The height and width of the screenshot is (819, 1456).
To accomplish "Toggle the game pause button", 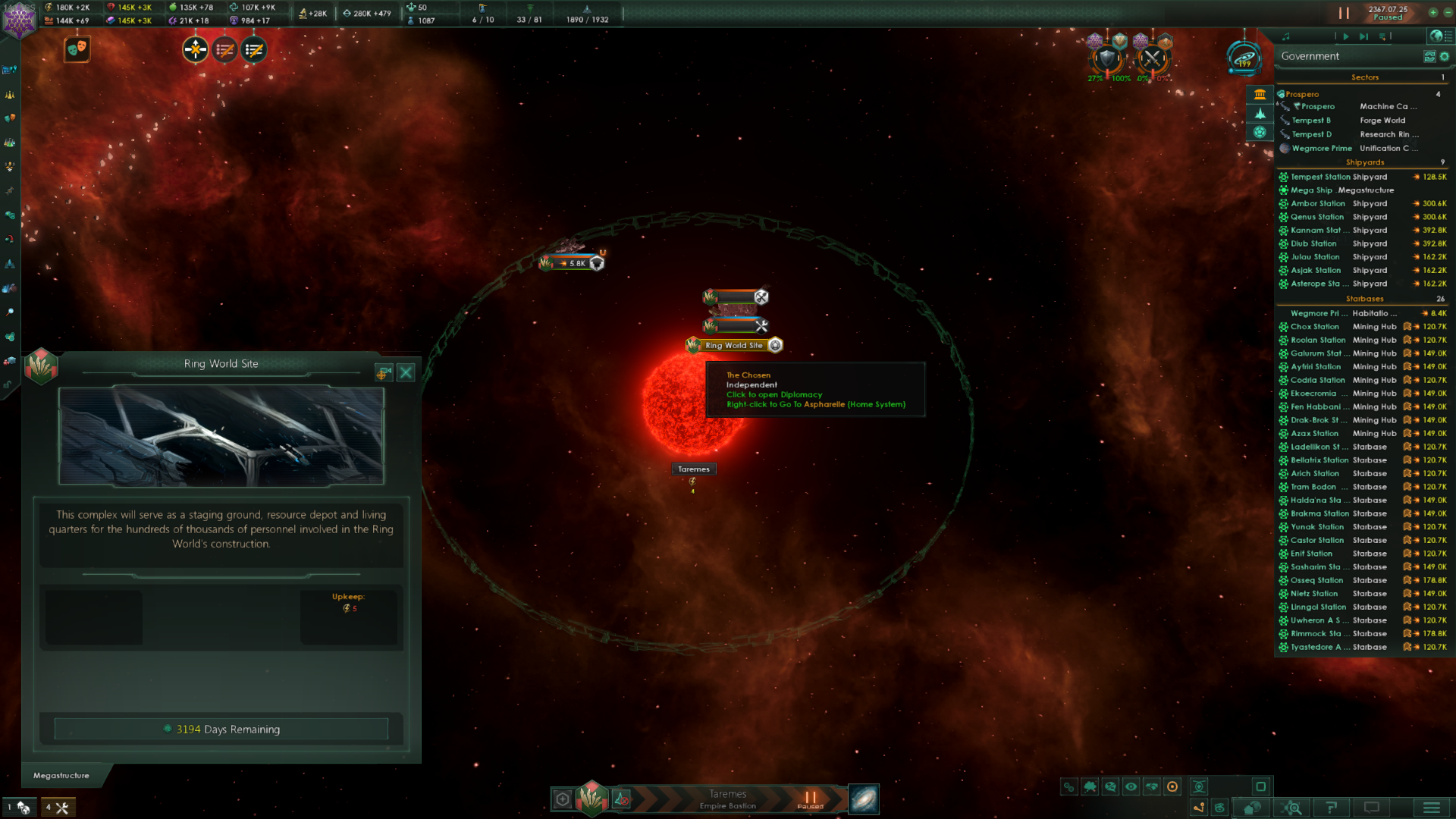I will (x=1344, y=13).
